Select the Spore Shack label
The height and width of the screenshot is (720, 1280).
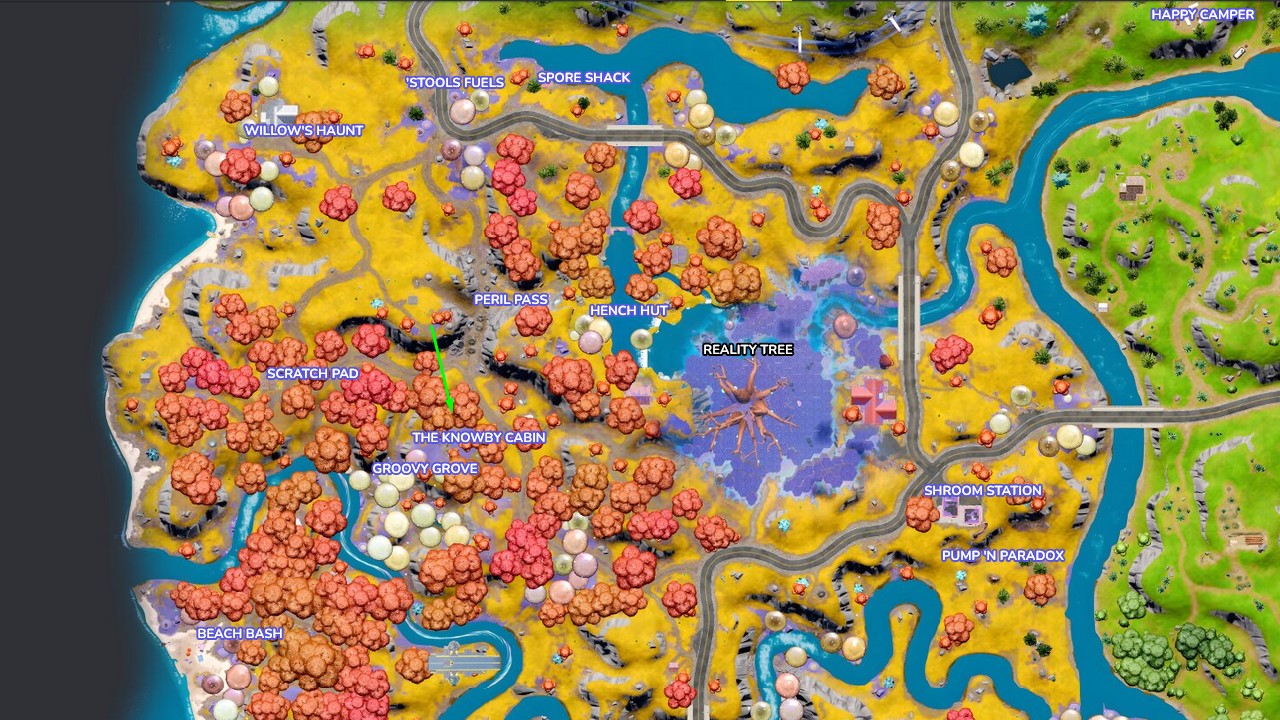(584, 77)
